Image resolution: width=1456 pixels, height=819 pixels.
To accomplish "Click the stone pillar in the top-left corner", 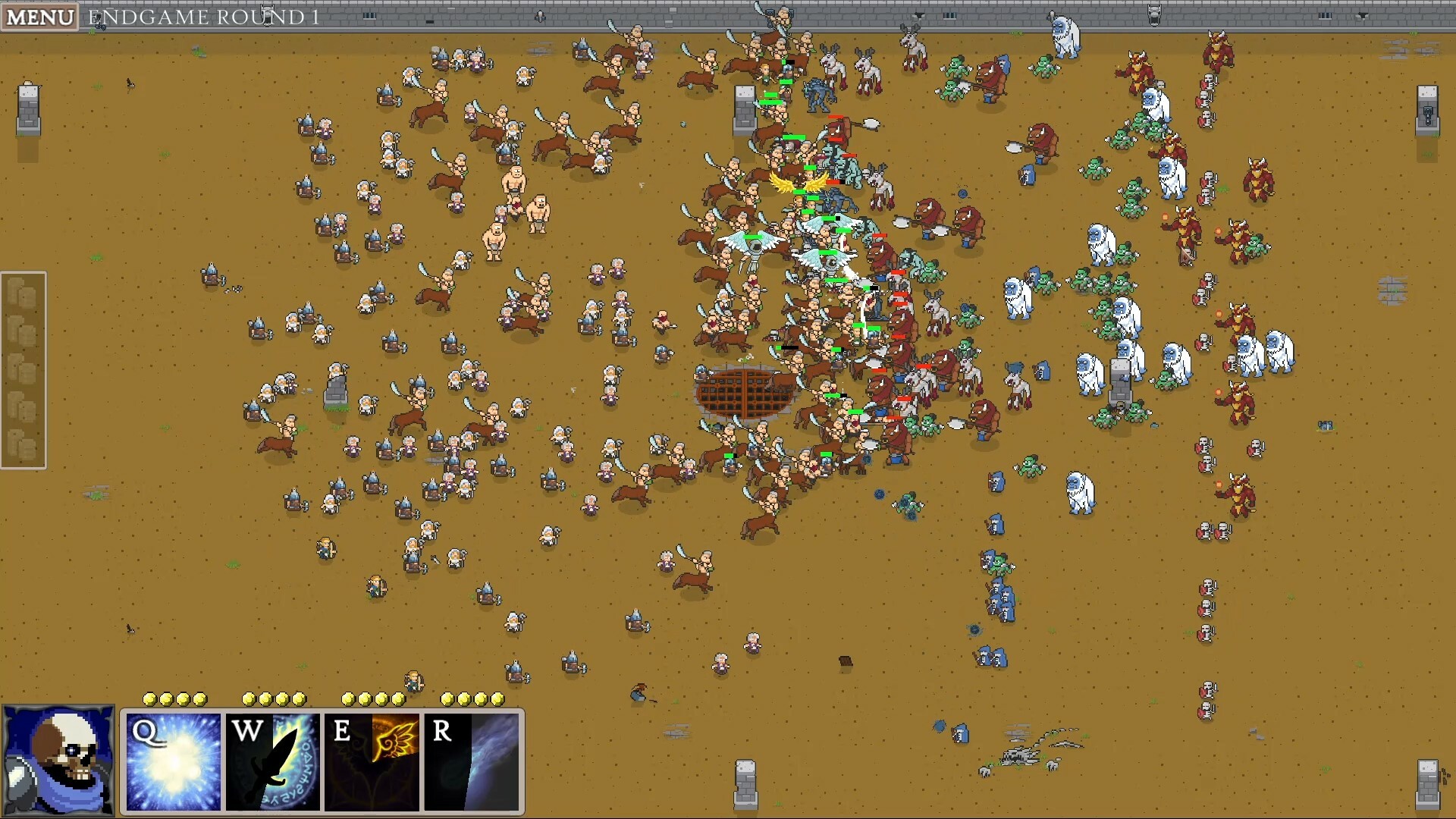I will tap(30, 110).
